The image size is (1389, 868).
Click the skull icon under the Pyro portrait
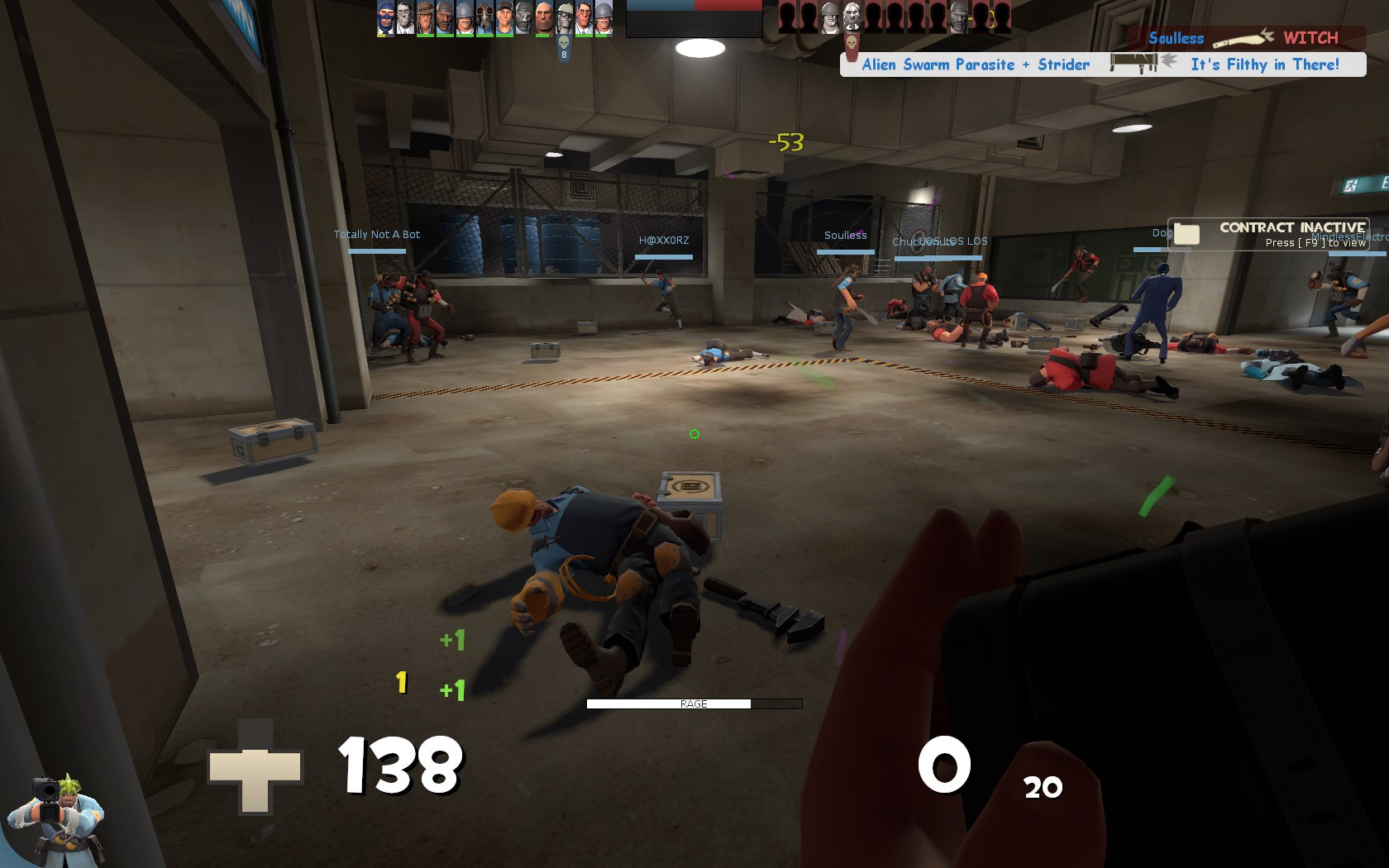click(x=564, y=43)
